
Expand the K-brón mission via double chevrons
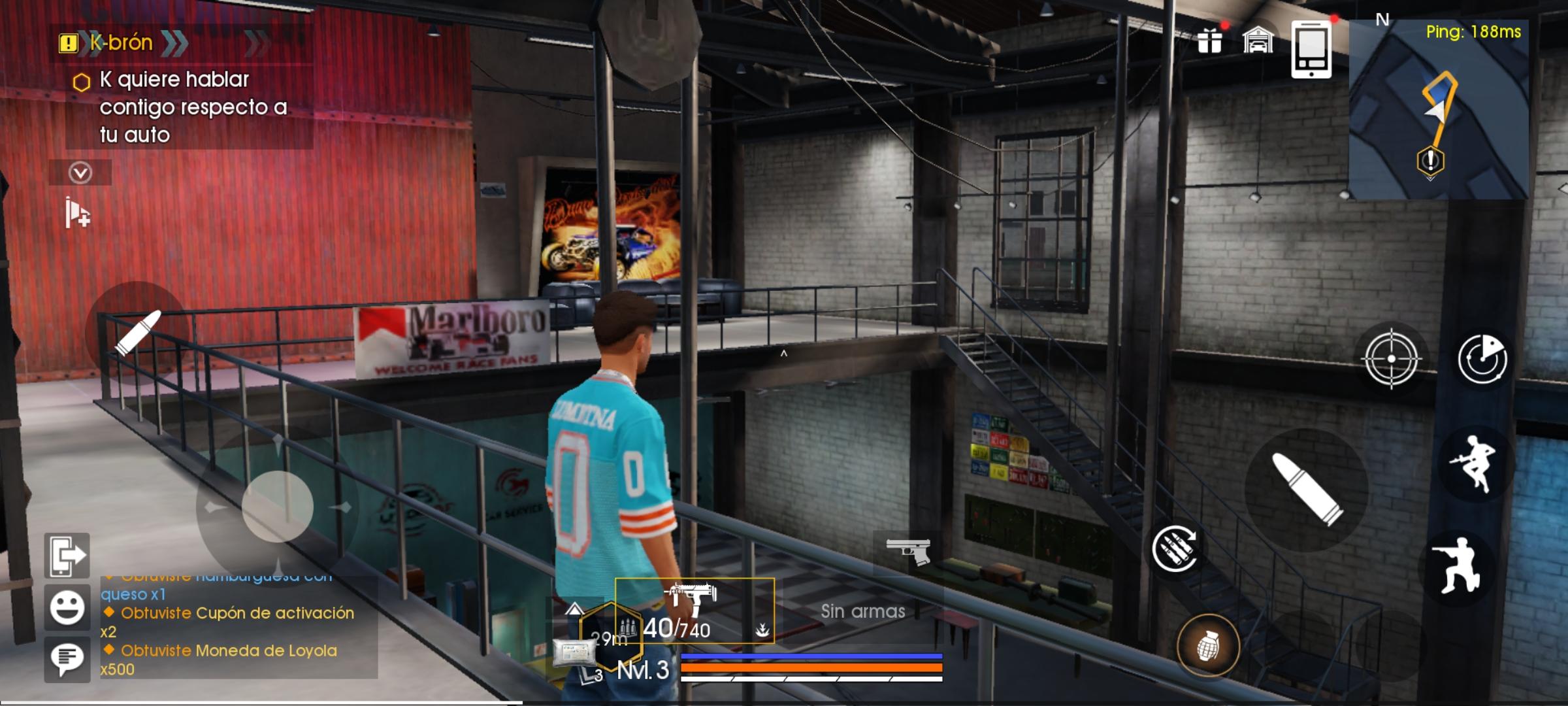[173, 43]
